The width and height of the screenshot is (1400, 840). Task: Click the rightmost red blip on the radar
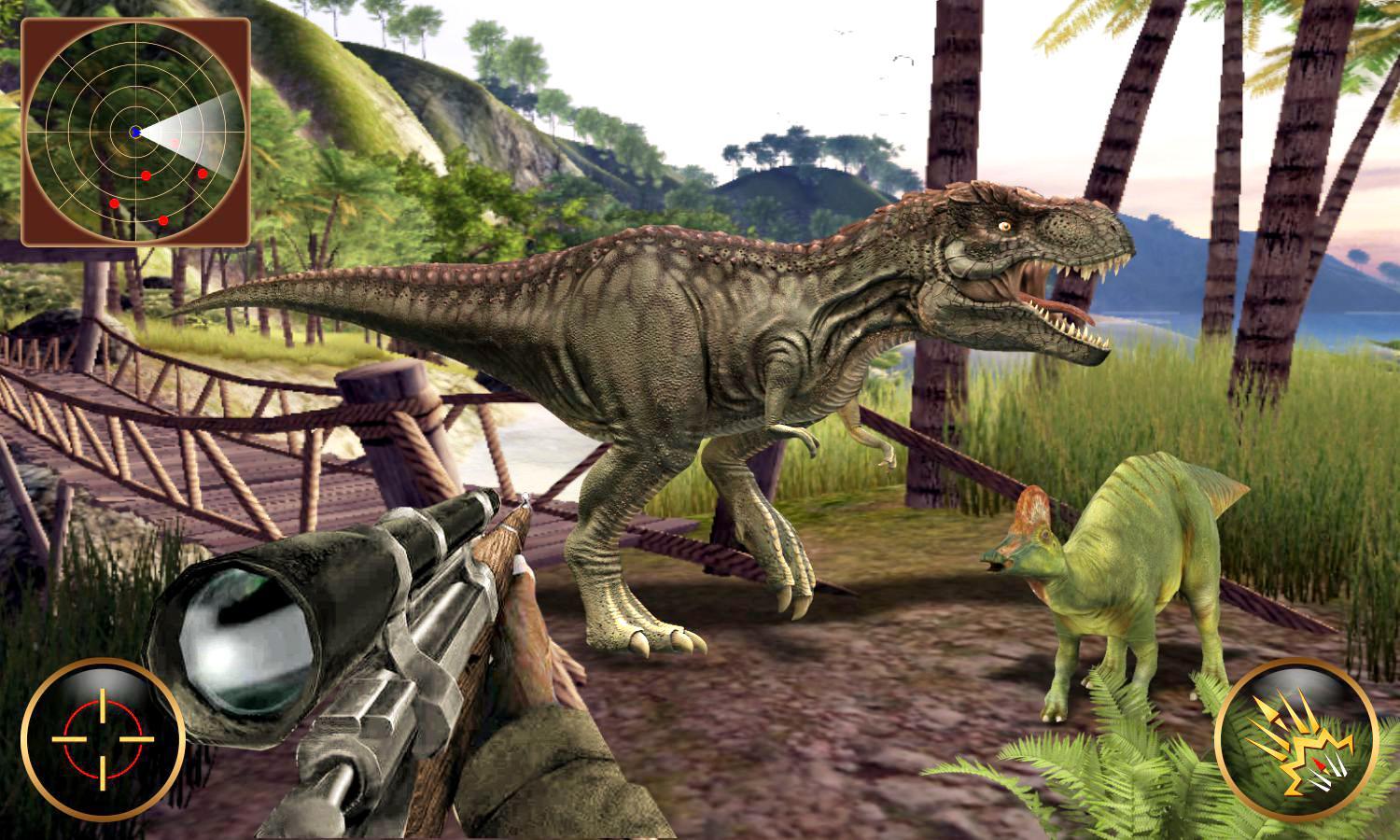[203, 174]
